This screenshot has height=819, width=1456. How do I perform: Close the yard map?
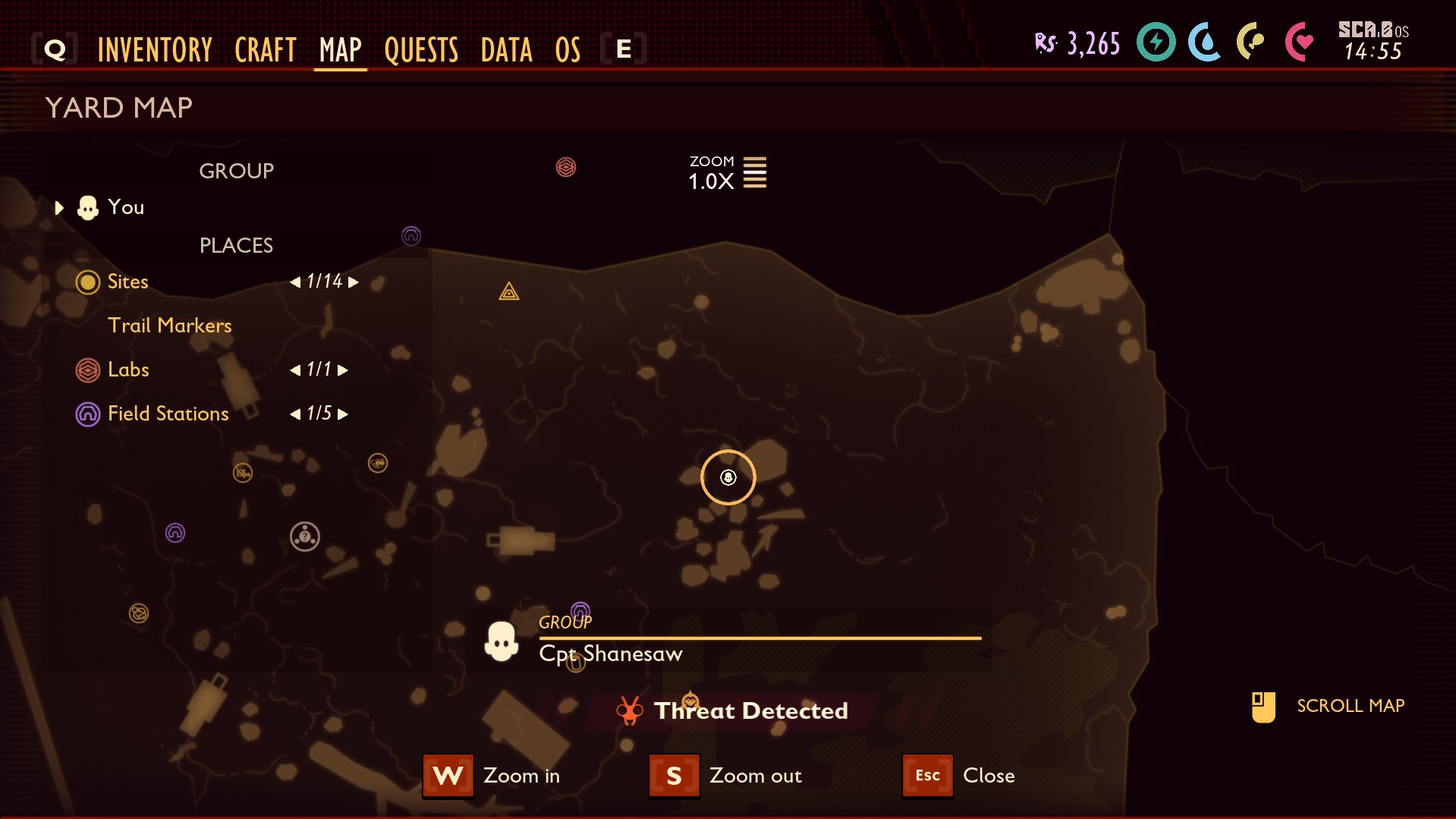pyautogui.click(x=927, y=776)
